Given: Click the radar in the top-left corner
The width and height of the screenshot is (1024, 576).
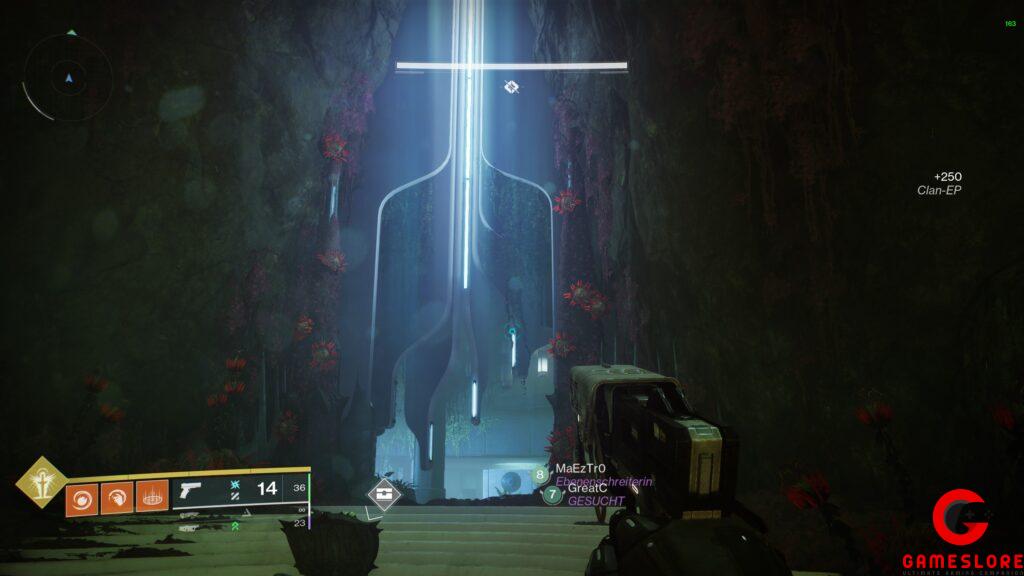Looking at the screenshot, I should click(x=68, y=77).
